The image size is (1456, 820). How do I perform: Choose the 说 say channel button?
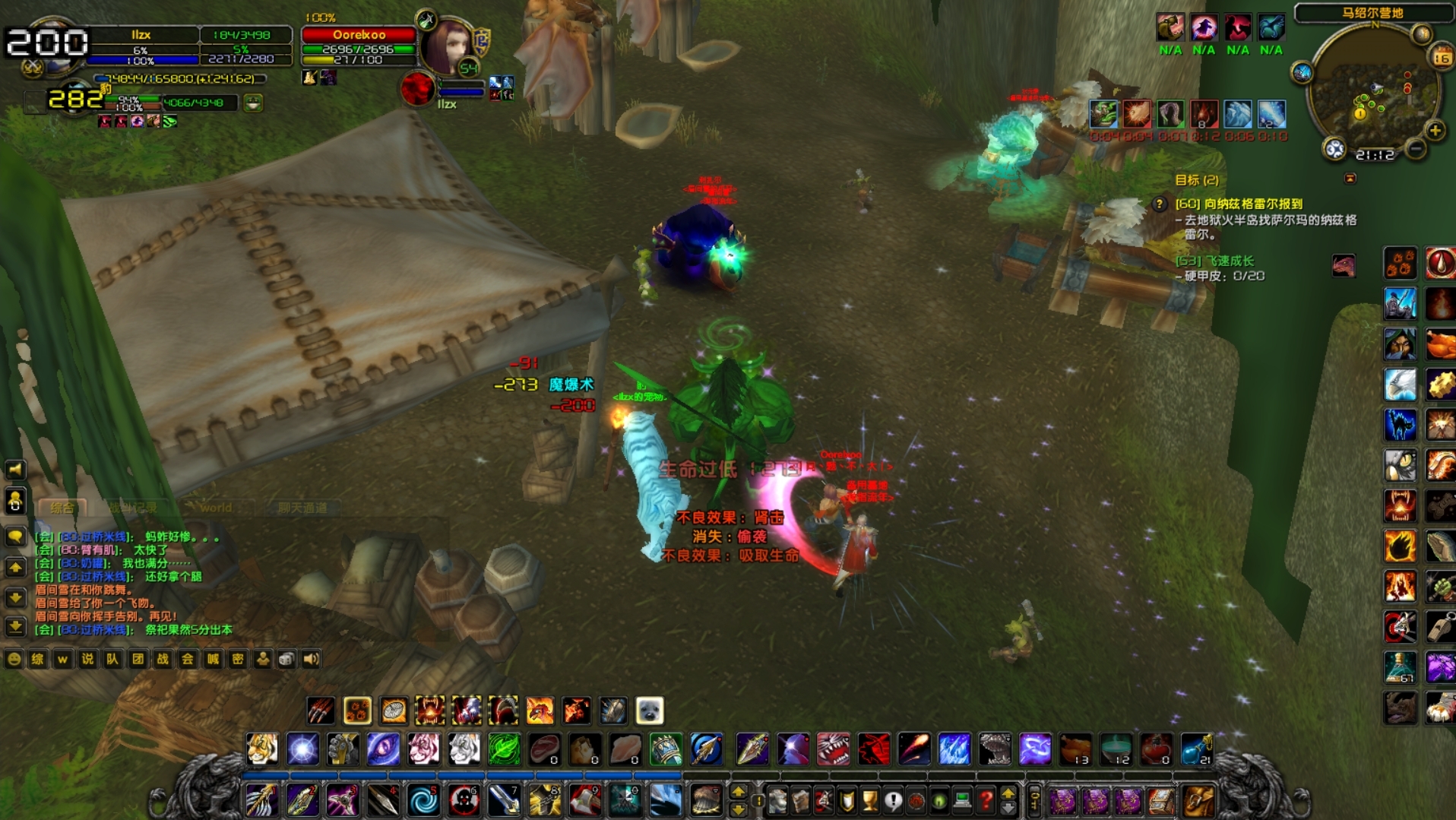(87, 659)
